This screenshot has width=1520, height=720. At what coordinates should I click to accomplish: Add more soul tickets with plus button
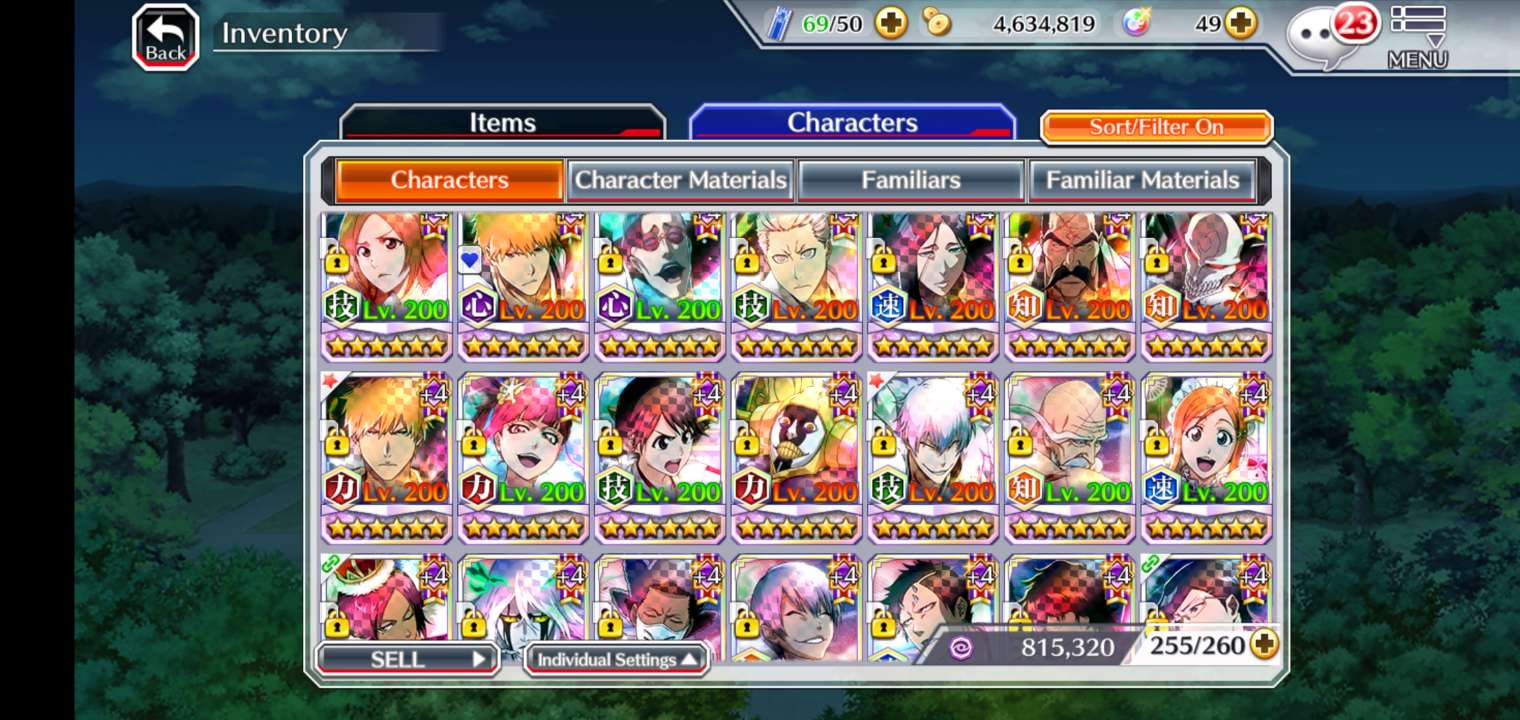[x=891, y=23]
